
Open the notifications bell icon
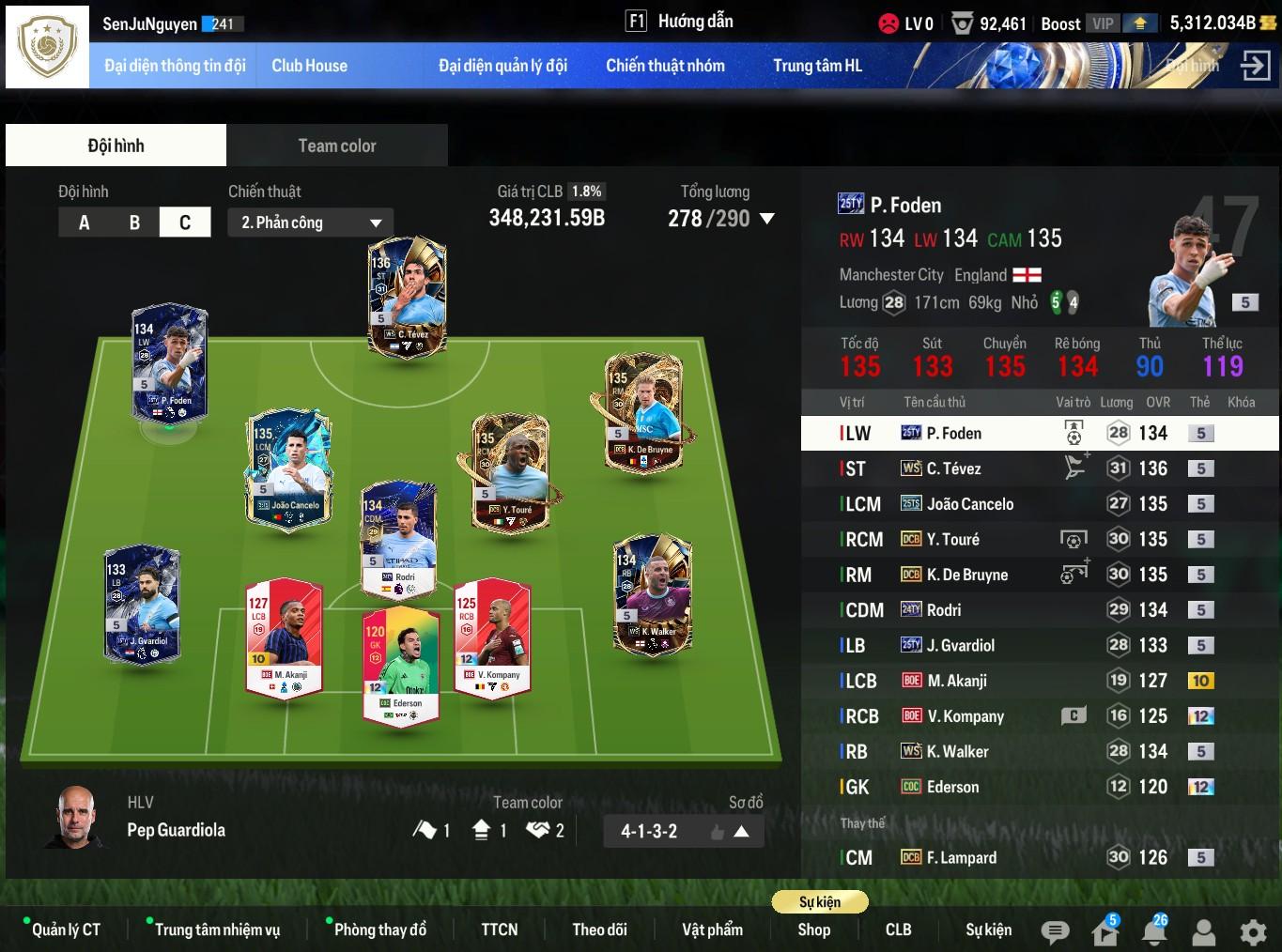point(1153,931)
